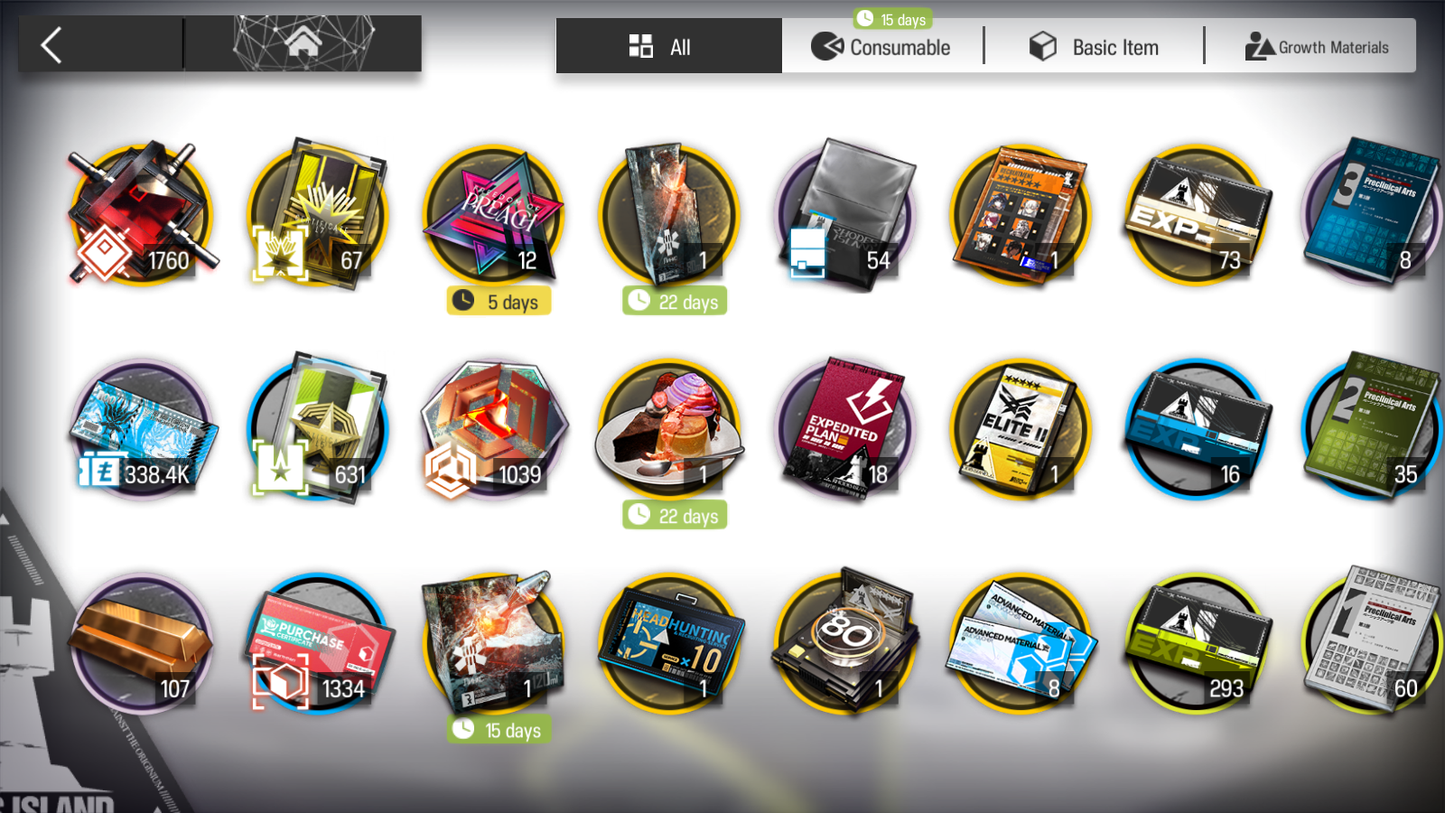Image resolution: width=1445 pixels, height=813 pixels.
Task: Switch to the All tab
Action: 668,47
